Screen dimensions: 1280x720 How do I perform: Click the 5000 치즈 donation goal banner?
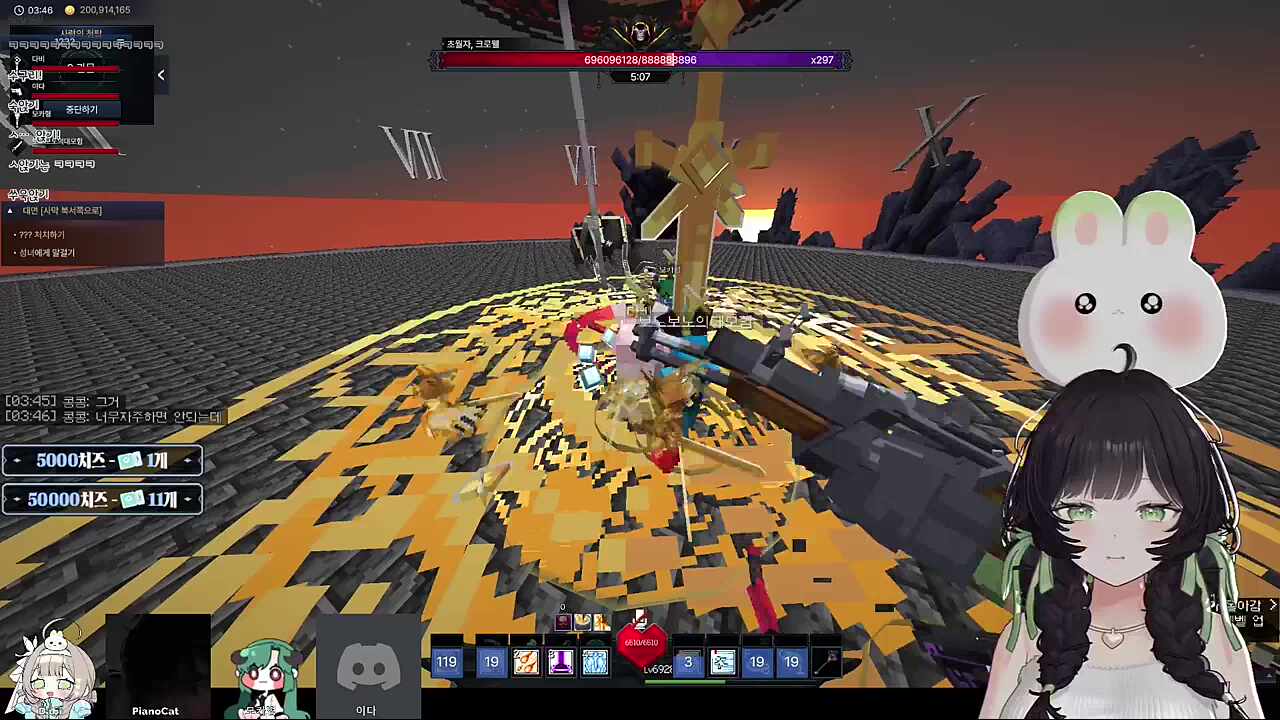click(102, 460)
